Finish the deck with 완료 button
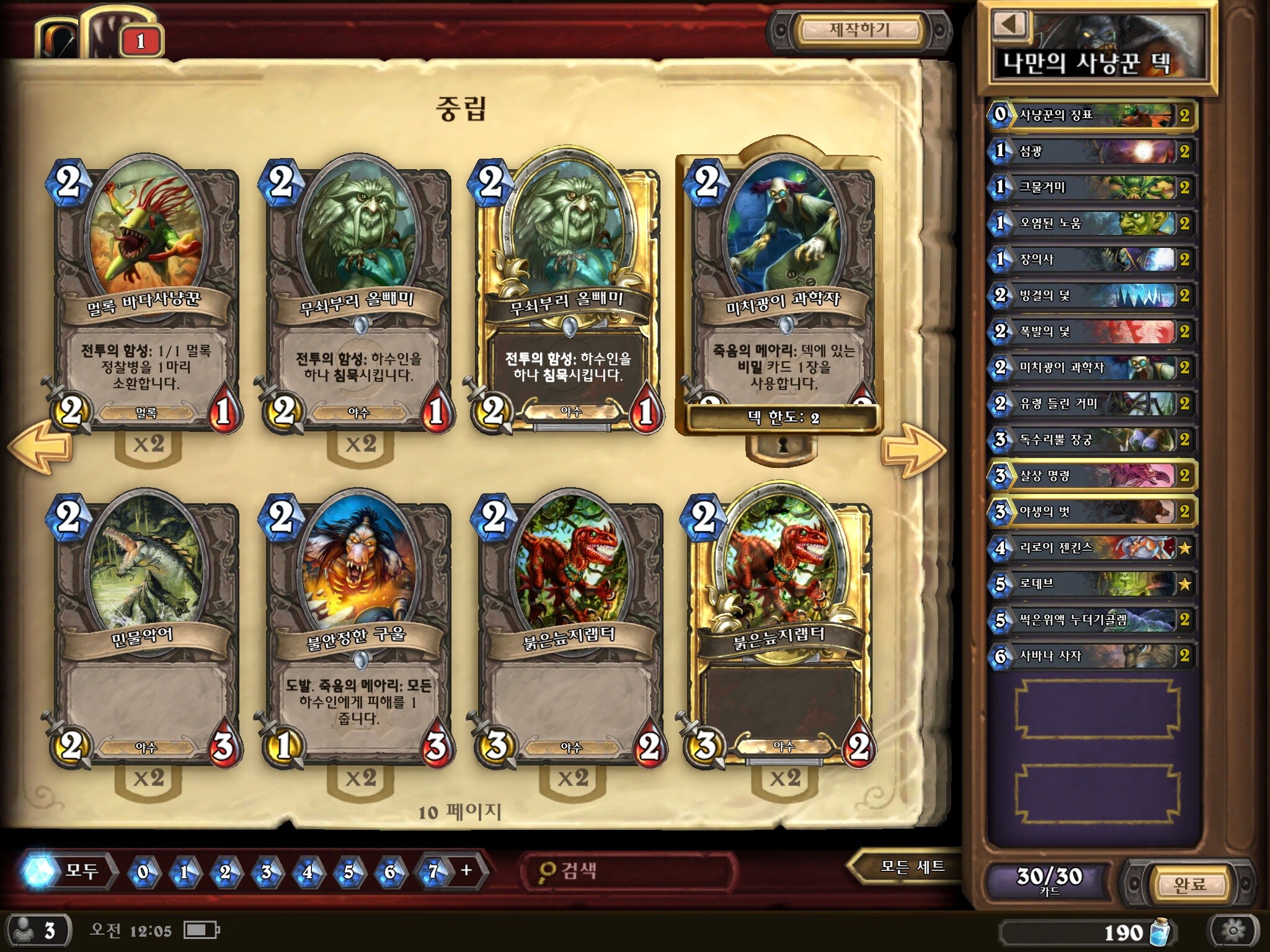The width and height of the screenshot is (1270, 952). (x=1189, y=884)
